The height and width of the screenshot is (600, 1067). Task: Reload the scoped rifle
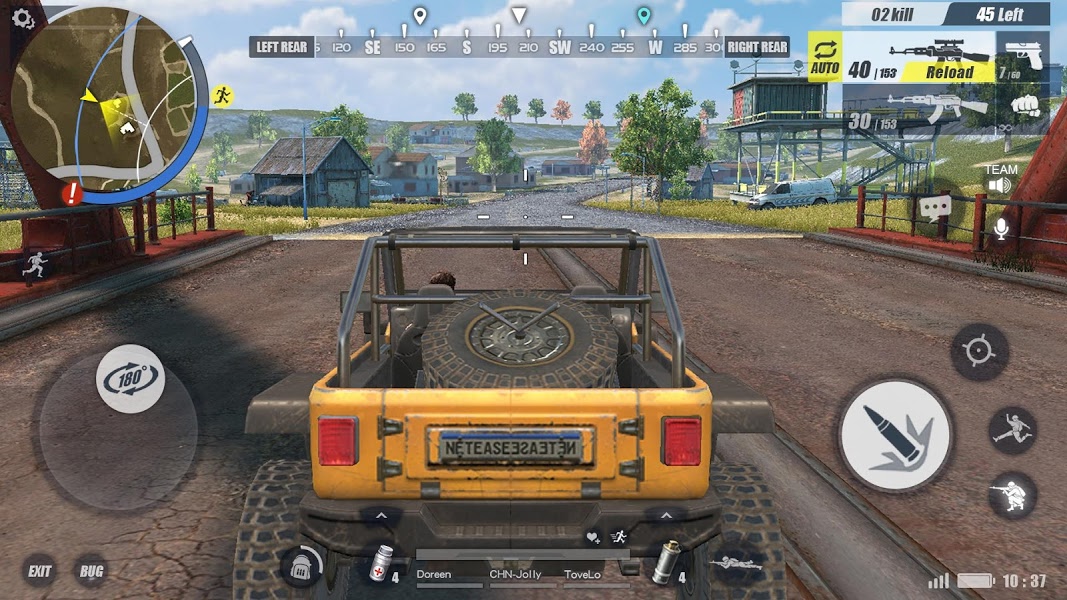point(948,72)
